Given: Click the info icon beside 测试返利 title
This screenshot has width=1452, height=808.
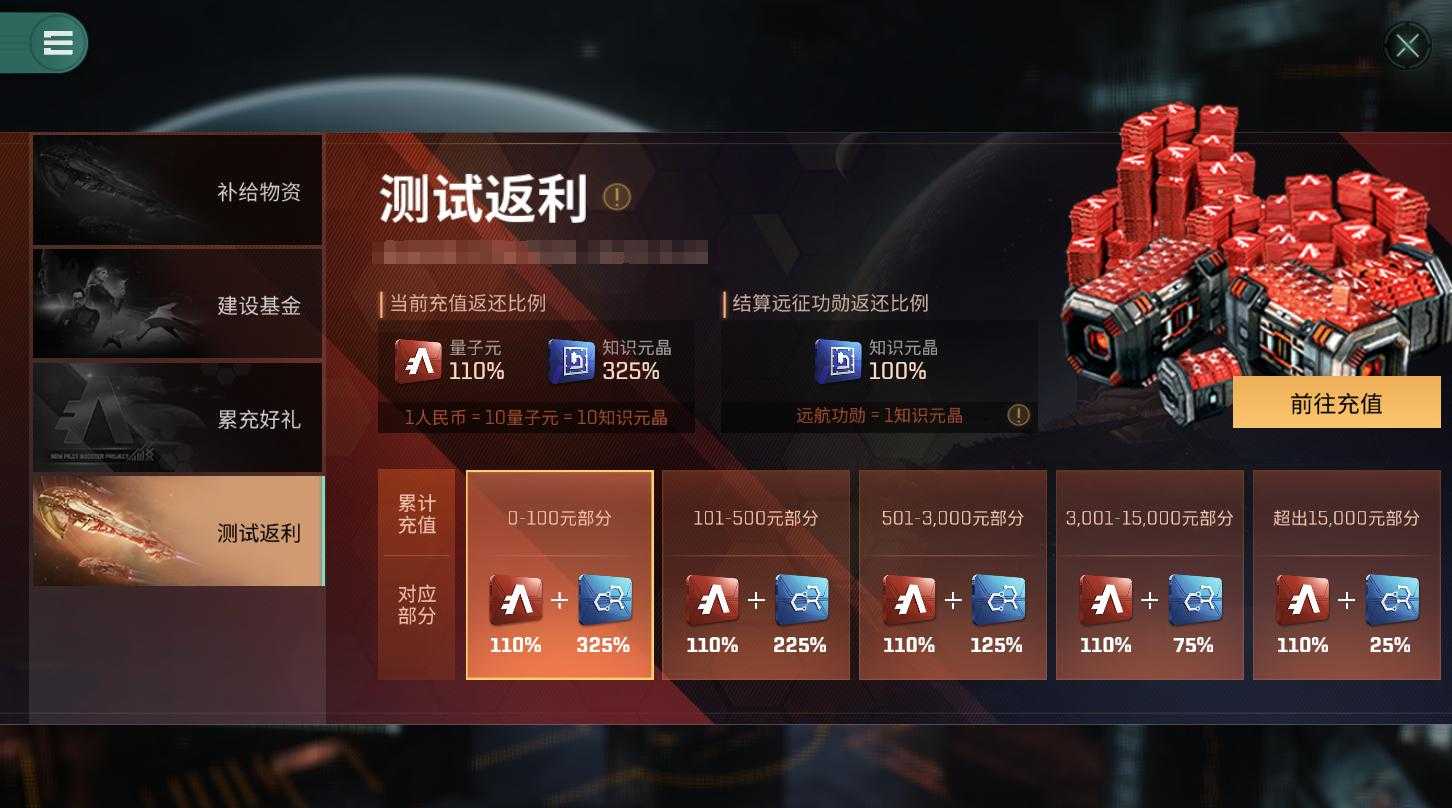Looking at the screenshot, I should 617,198.
